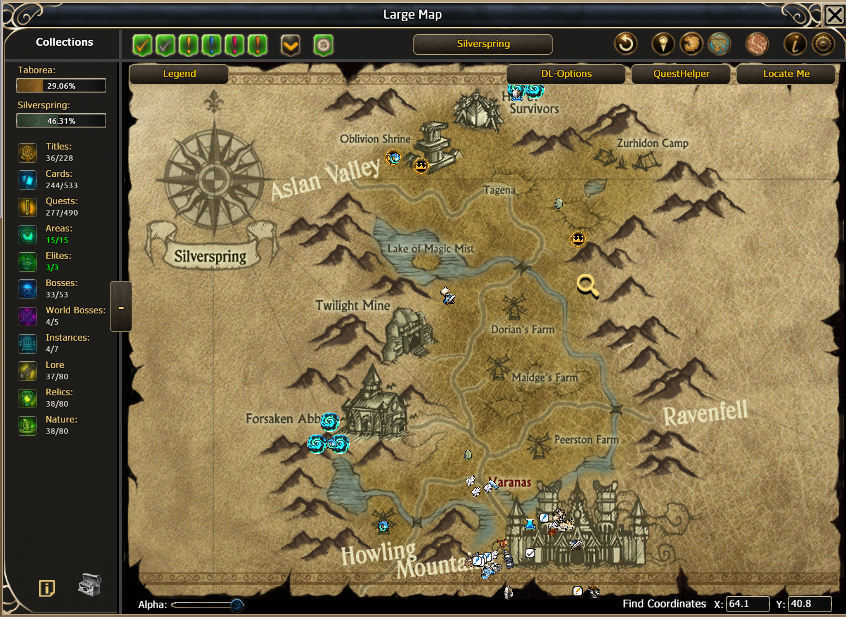Collapse the Collections side panel

pyautogui.click(x=121, y=307)
